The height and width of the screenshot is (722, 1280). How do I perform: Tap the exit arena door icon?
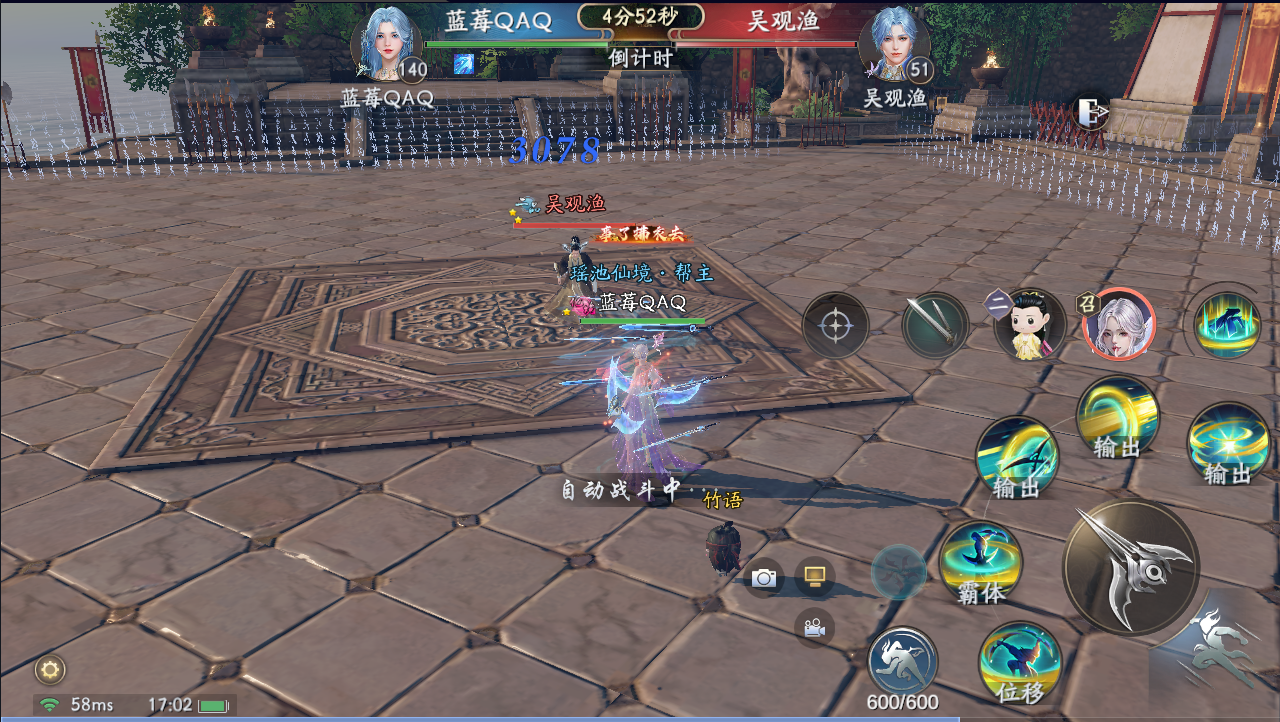[1090, 112]
